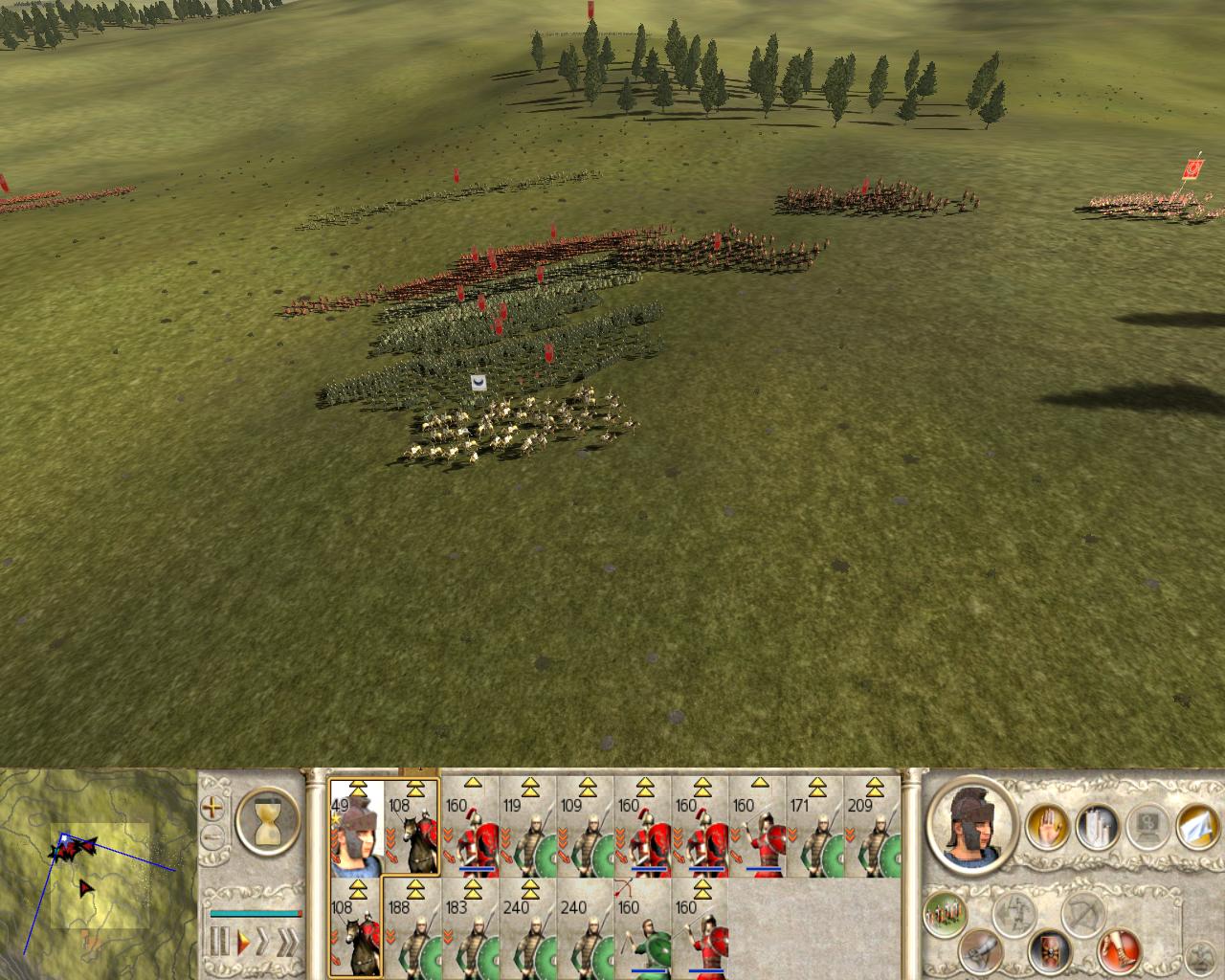Click the battlefield minimap
The width and height of the screenshot is (1225, 980).
click(98, 871)
